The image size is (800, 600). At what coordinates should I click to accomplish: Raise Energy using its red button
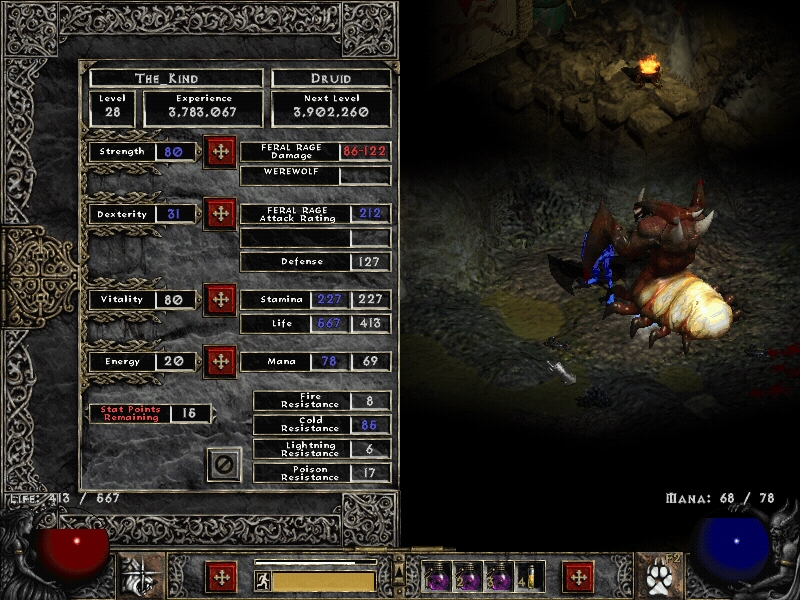[x=219, y=361]
